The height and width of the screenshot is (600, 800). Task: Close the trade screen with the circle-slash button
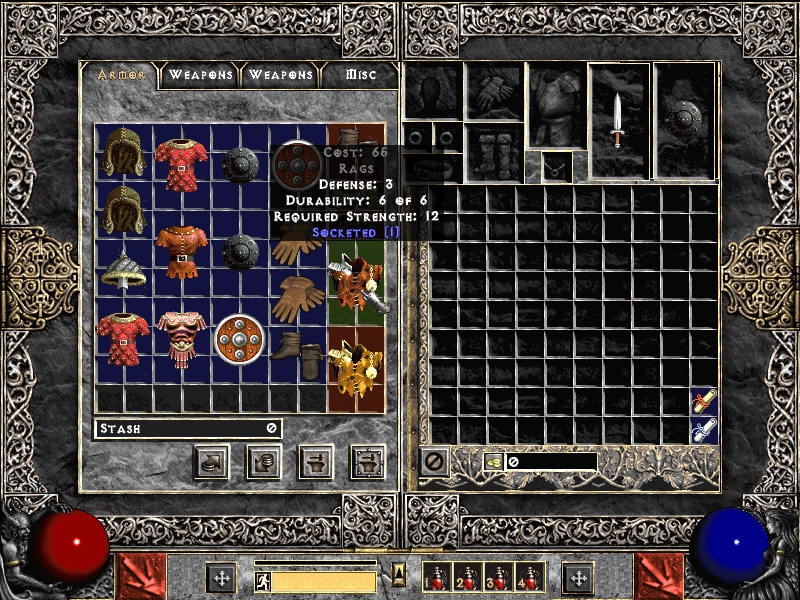click(433, 462)
